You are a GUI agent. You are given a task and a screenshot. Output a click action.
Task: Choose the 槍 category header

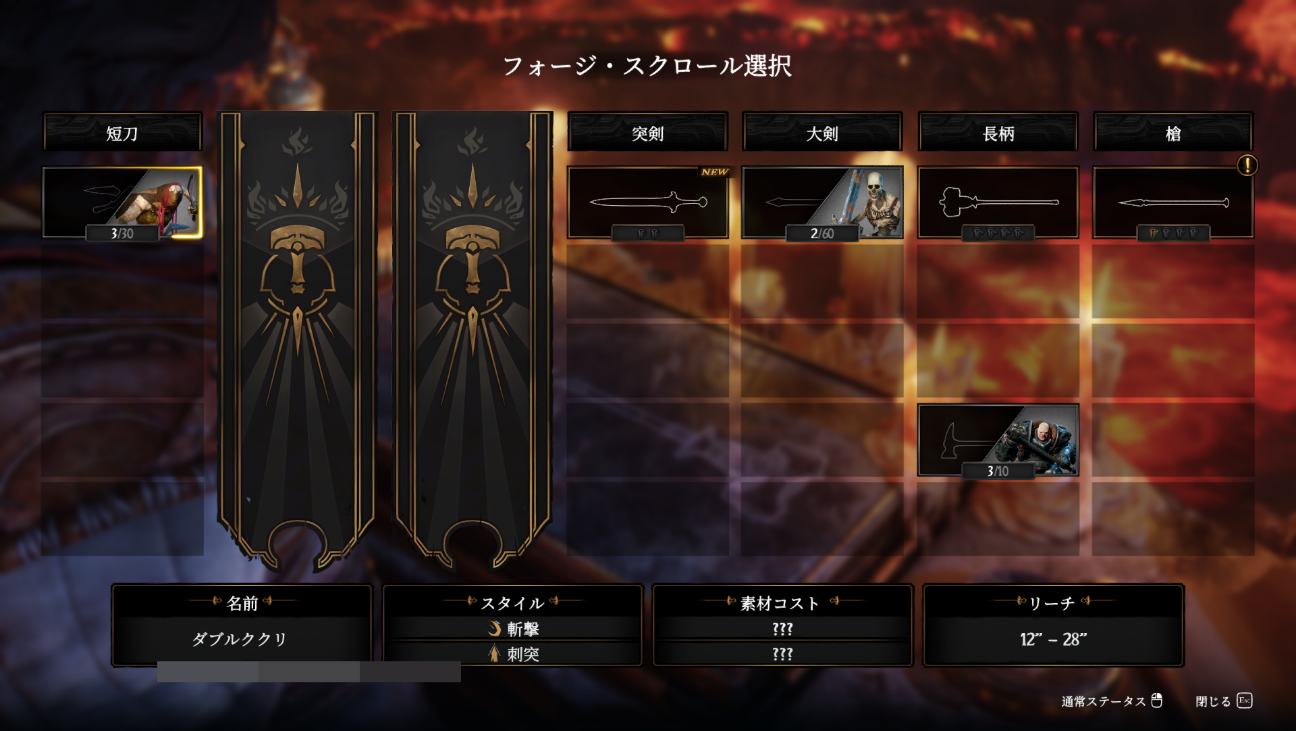click(x=1172, y=133)
